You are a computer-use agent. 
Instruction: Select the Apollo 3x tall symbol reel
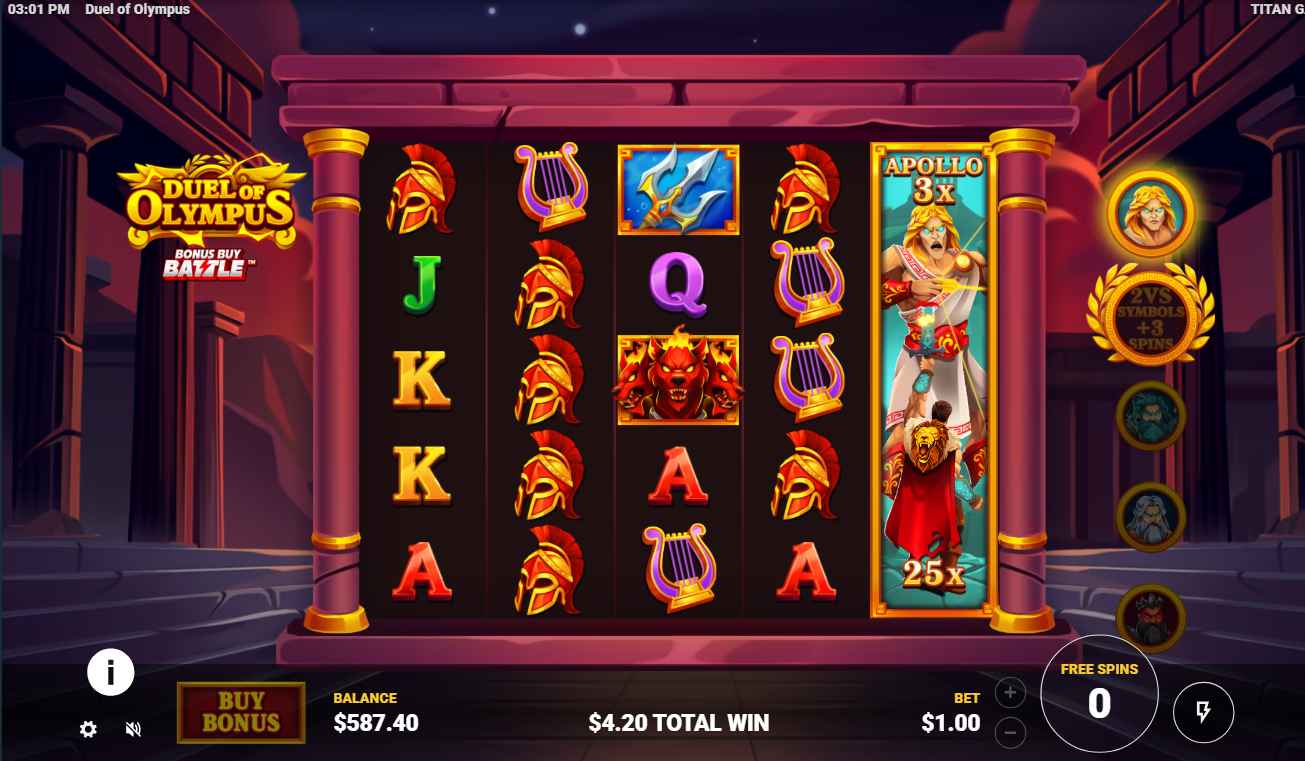pyautogui.click(x=930, y=380)
